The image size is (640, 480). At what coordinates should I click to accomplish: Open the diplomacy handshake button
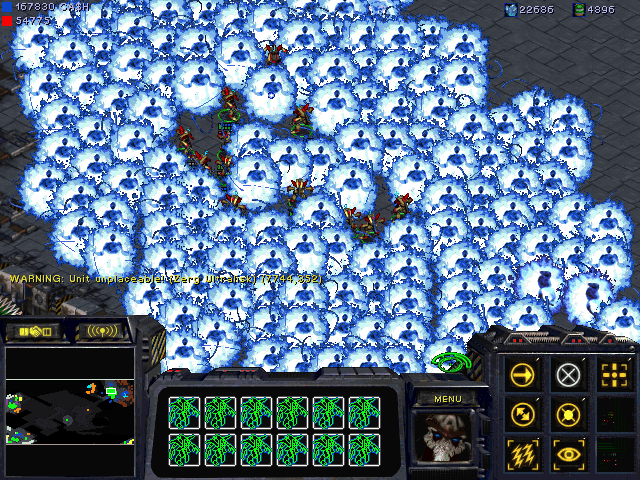34,331
